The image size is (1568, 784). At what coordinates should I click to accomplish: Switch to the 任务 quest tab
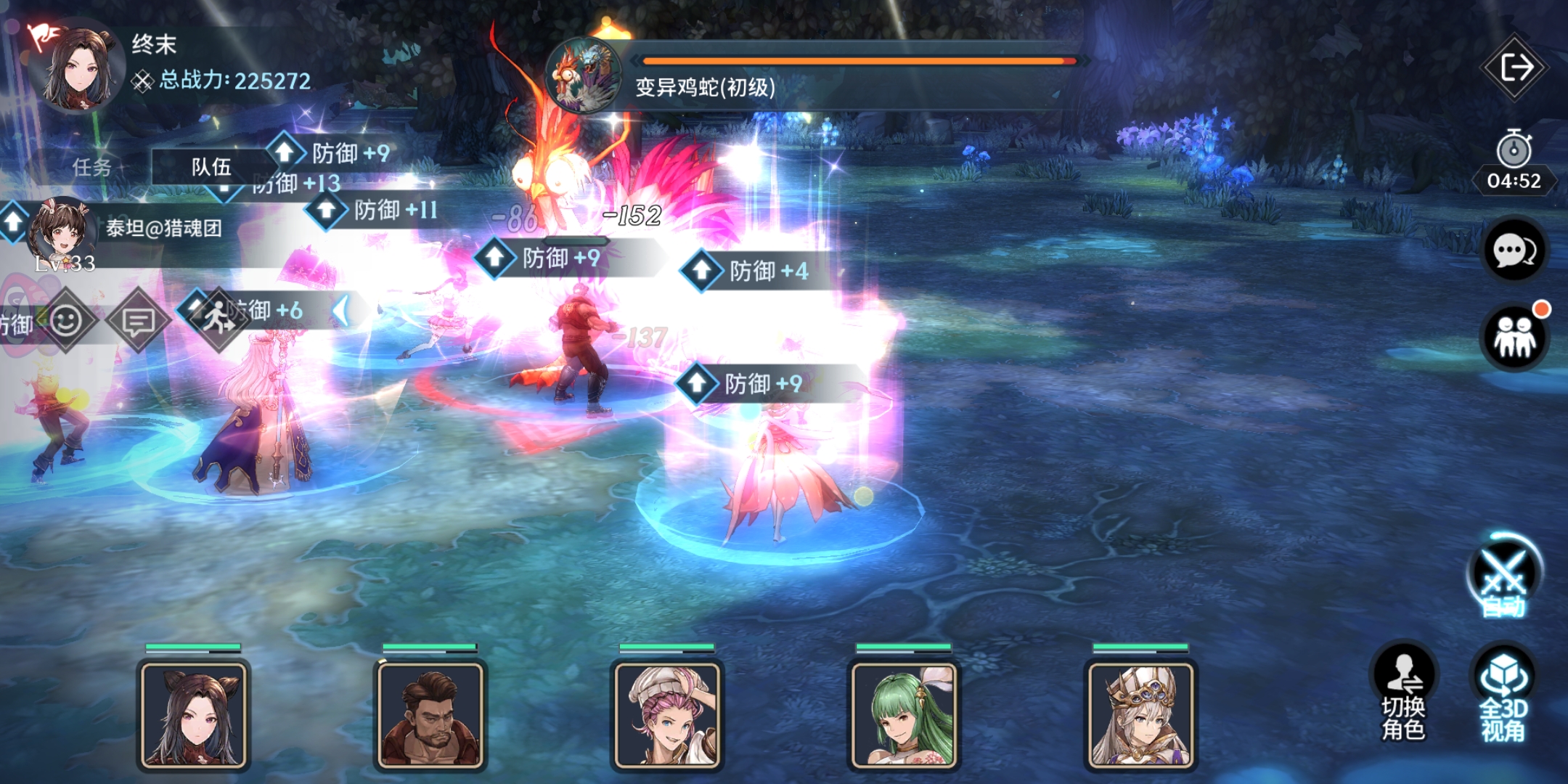pos(91,168)
